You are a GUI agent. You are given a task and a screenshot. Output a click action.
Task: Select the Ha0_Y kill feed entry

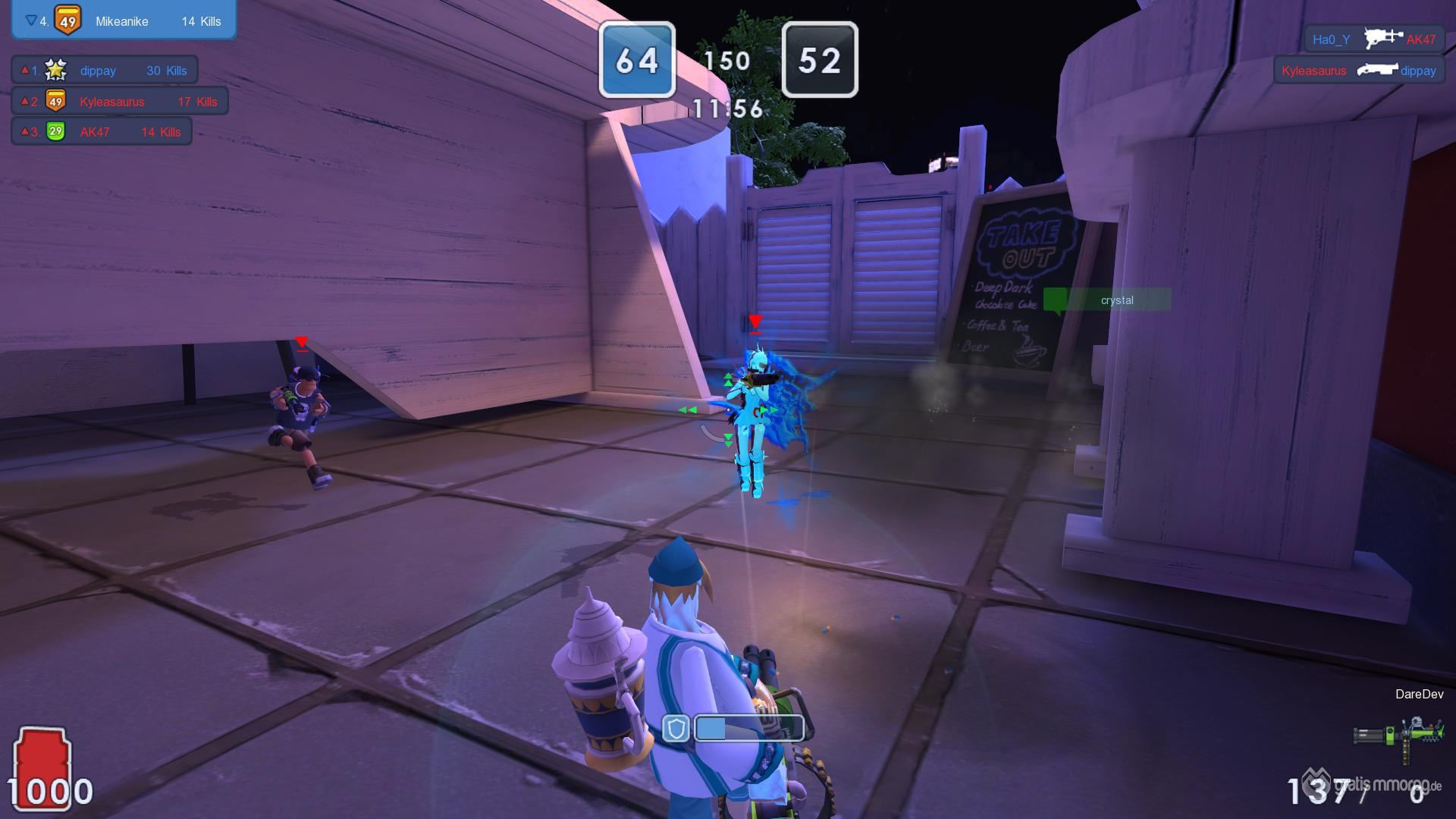[1373, 39]
